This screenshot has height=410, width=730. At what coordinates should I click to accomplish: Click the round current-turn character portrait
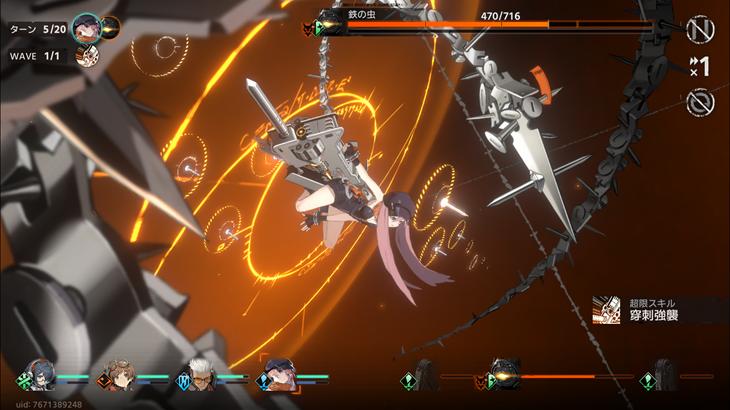(x=86, y=27)
